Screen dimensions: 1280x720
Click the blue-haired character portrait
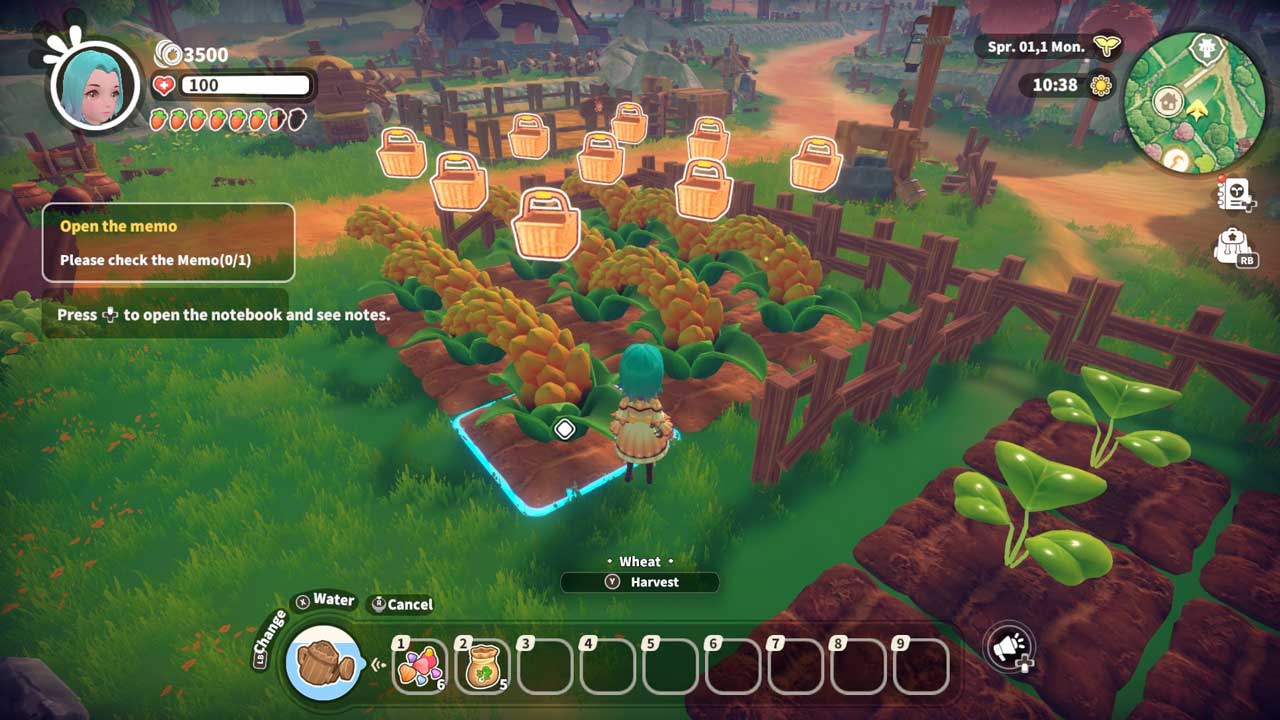coord(93,85)
